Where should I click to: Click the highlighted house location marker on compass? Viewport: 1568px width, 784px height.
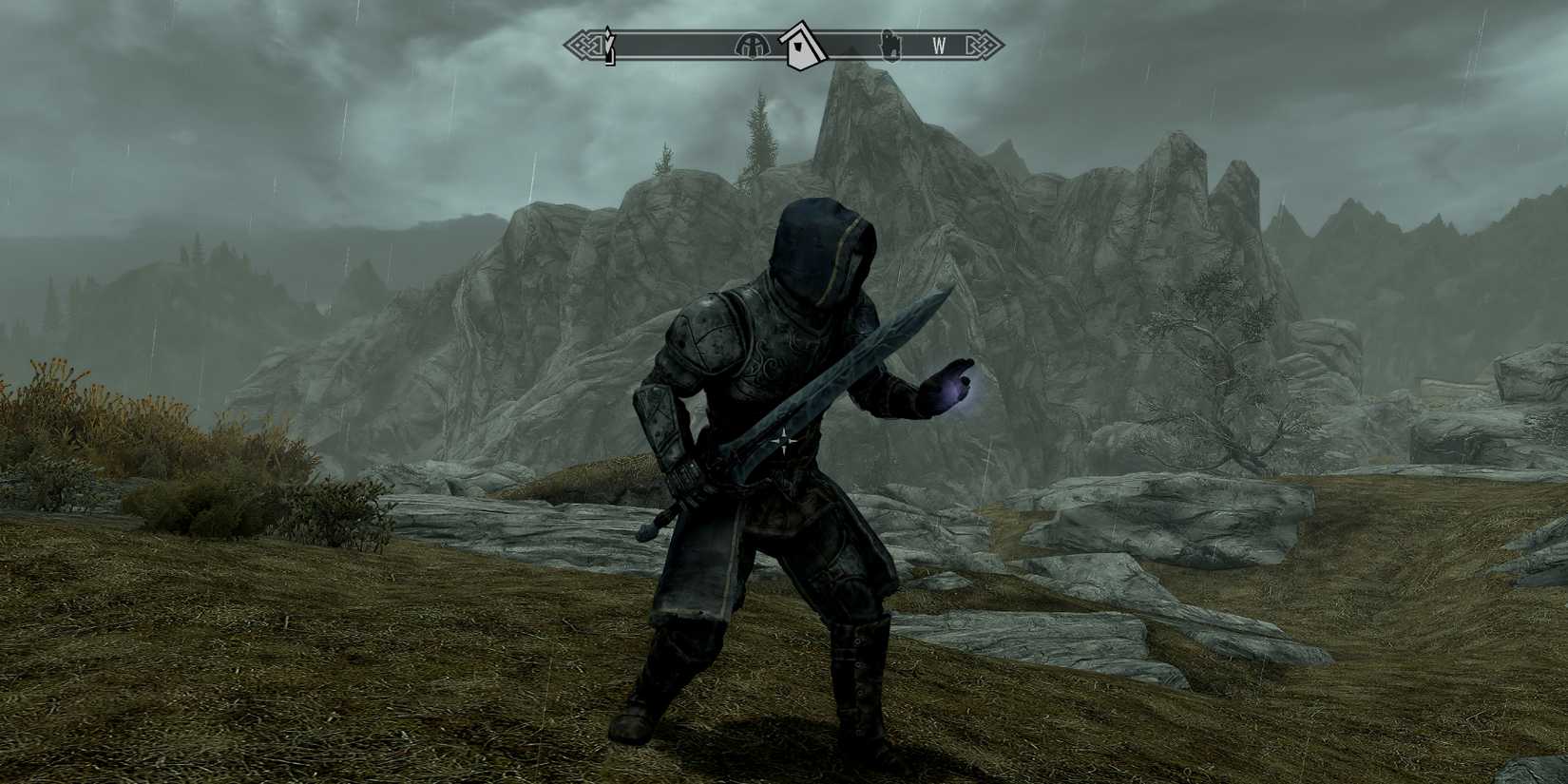coord(801,46)
